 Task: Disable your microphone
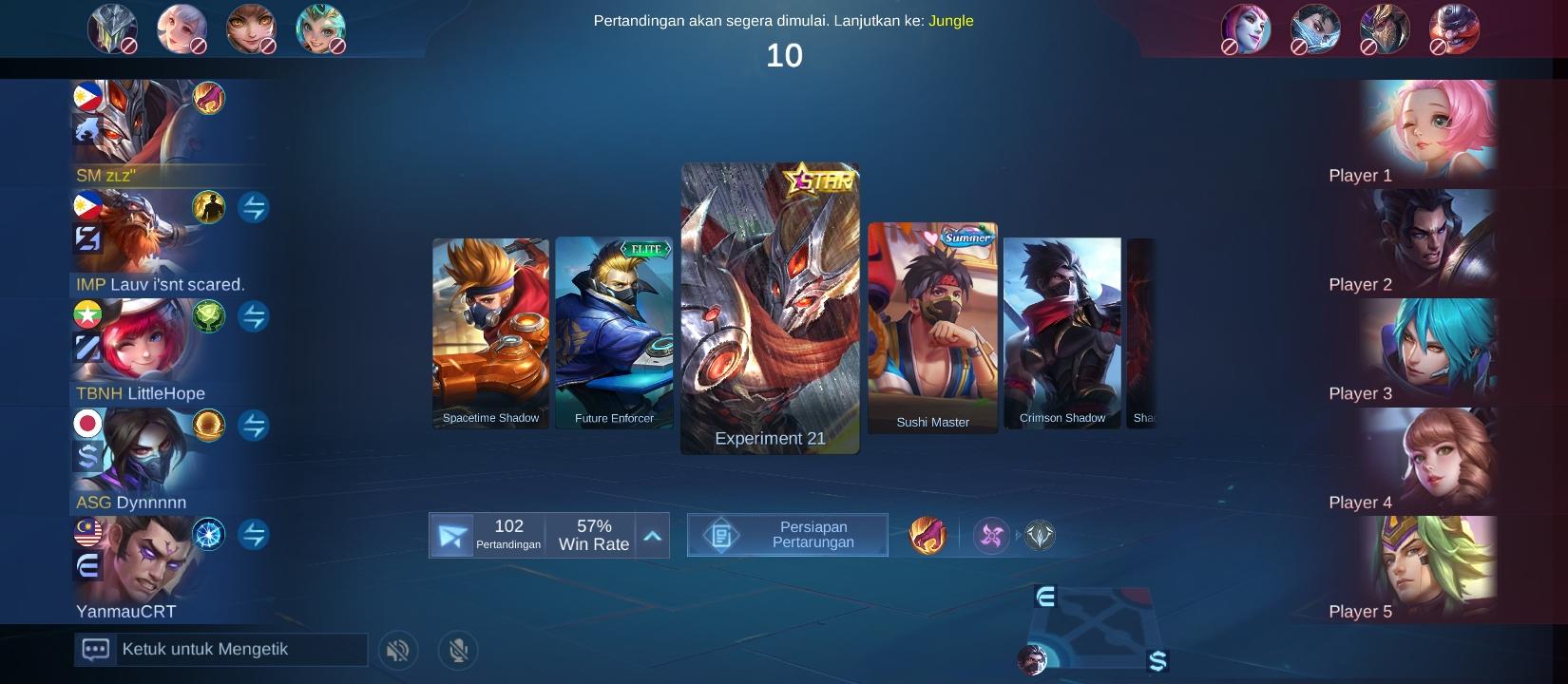click(458, 651)
